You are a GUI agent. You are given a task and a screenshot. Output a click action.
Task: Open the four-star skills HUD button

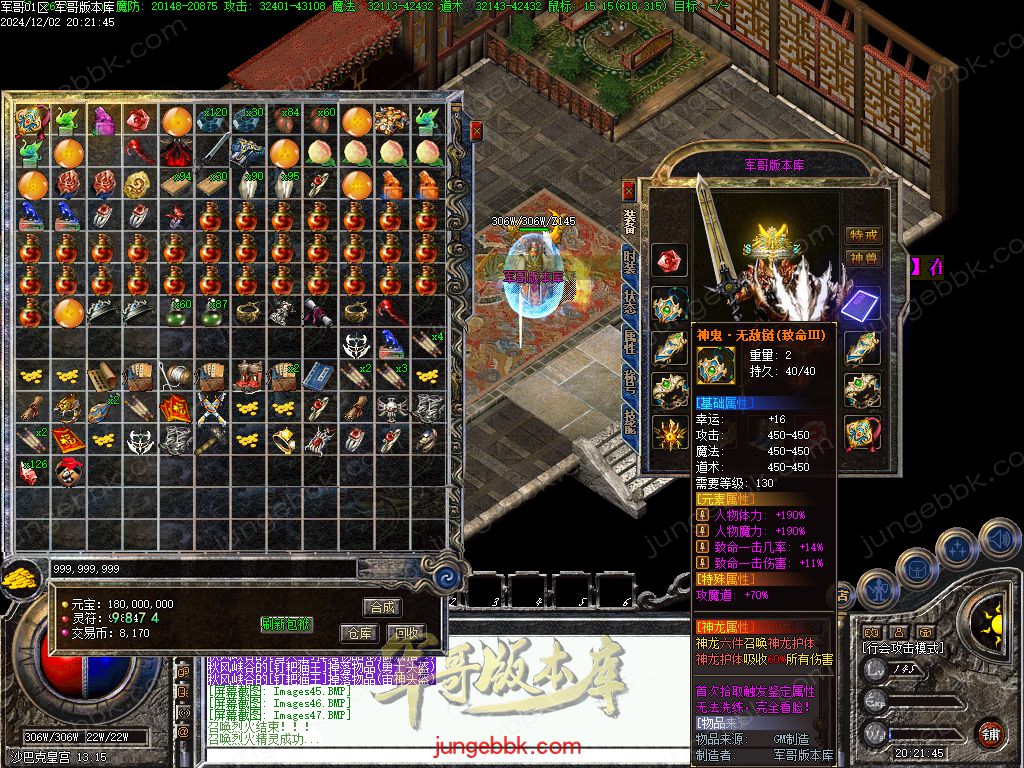956,548
